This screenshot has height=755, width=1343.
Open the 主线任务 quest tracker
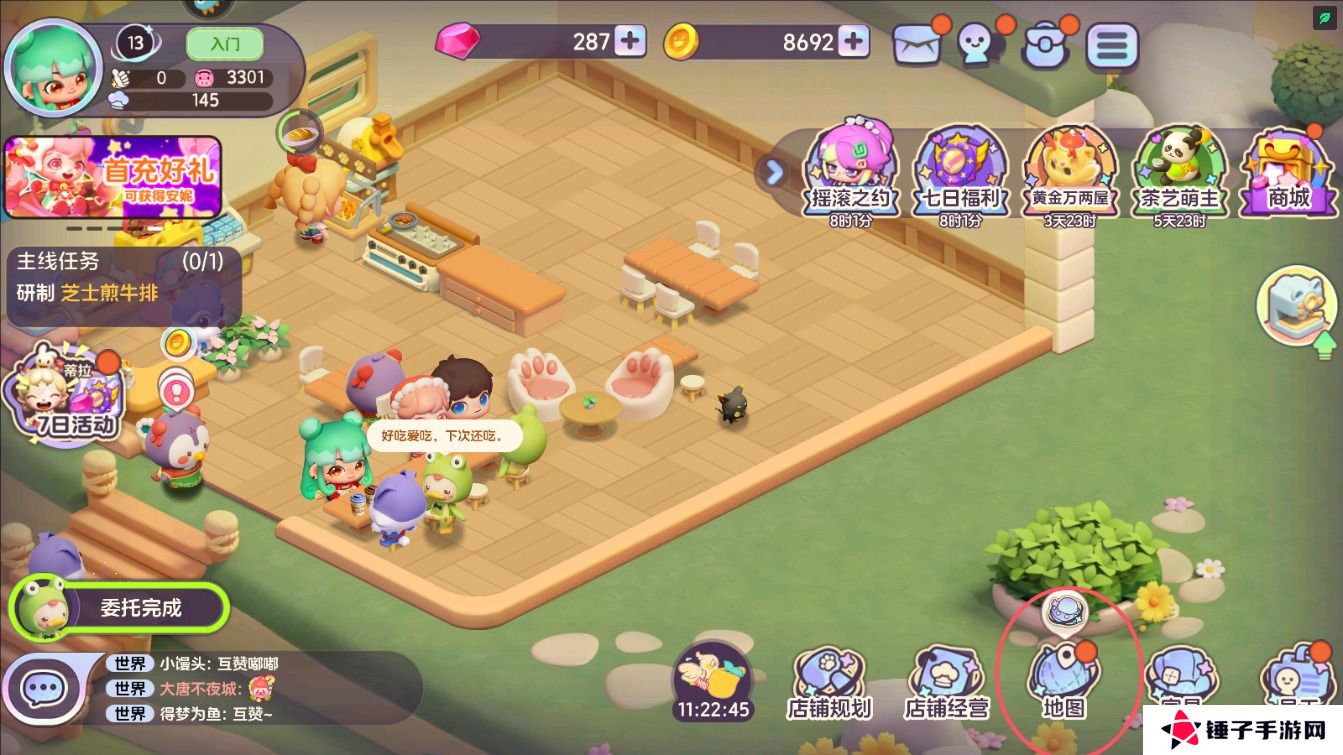pos(114,278)
